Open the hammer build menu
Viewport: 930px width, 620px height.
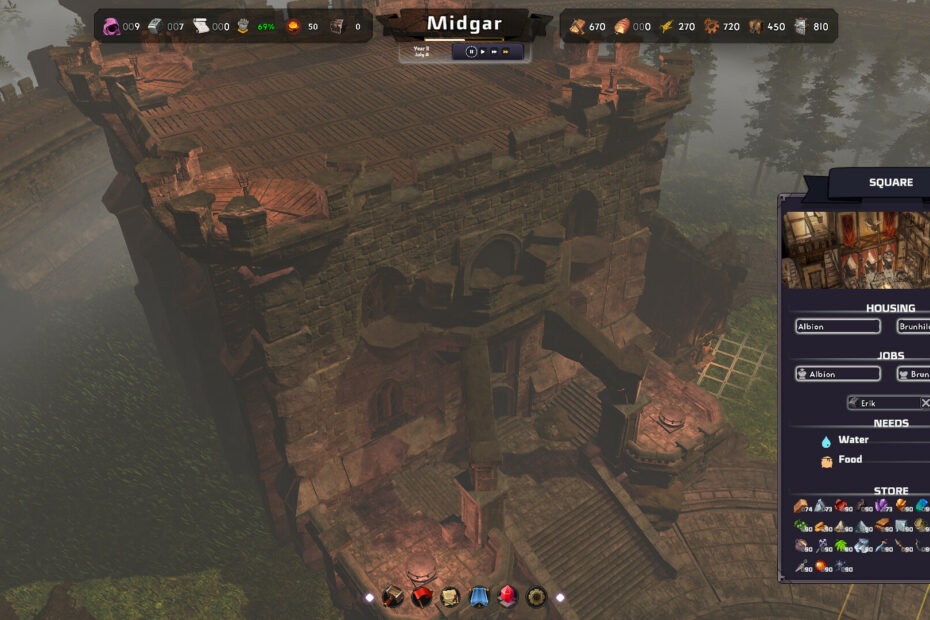[393, 597]
